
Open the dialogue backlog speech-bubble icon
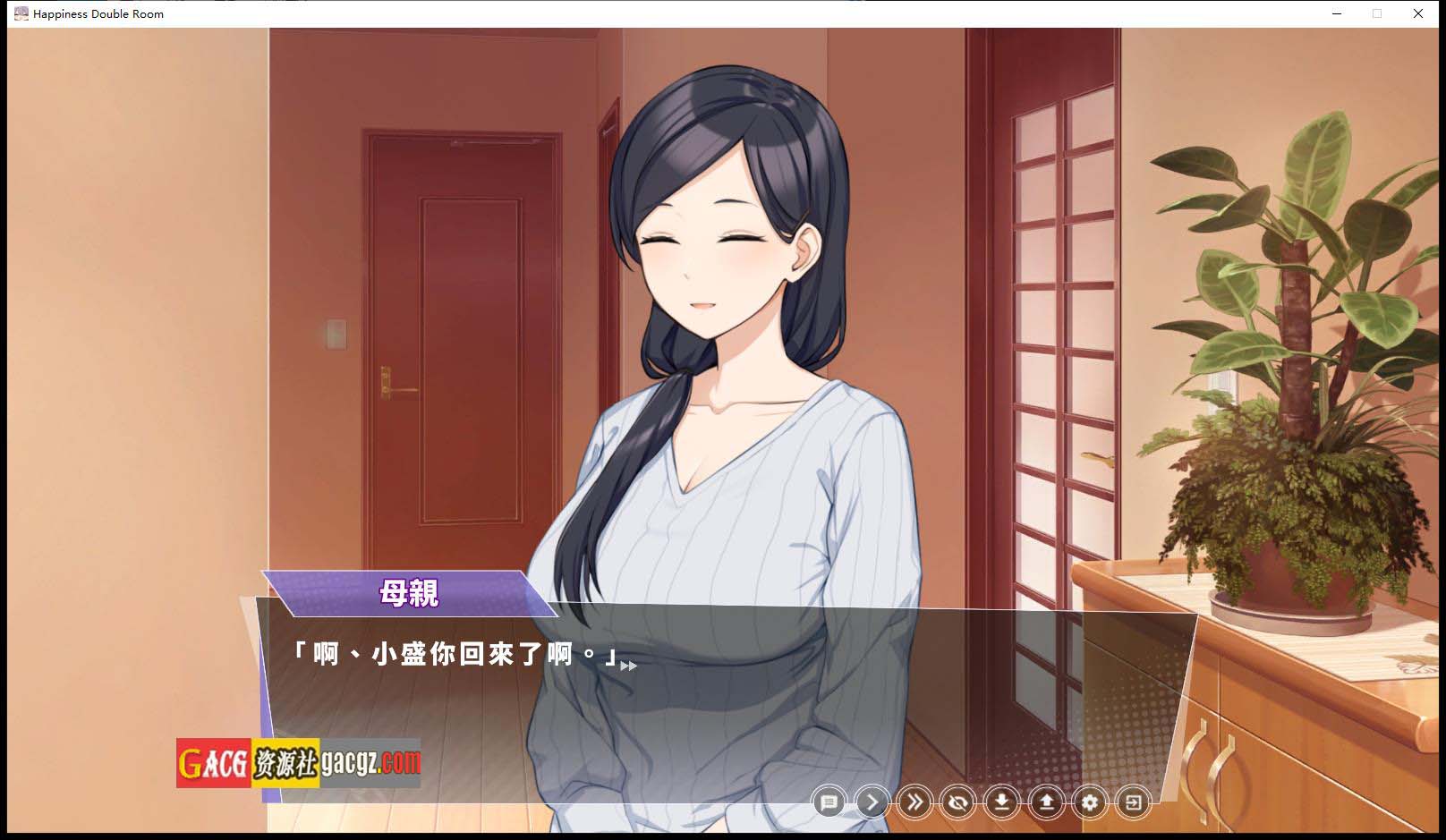point(829,802)
